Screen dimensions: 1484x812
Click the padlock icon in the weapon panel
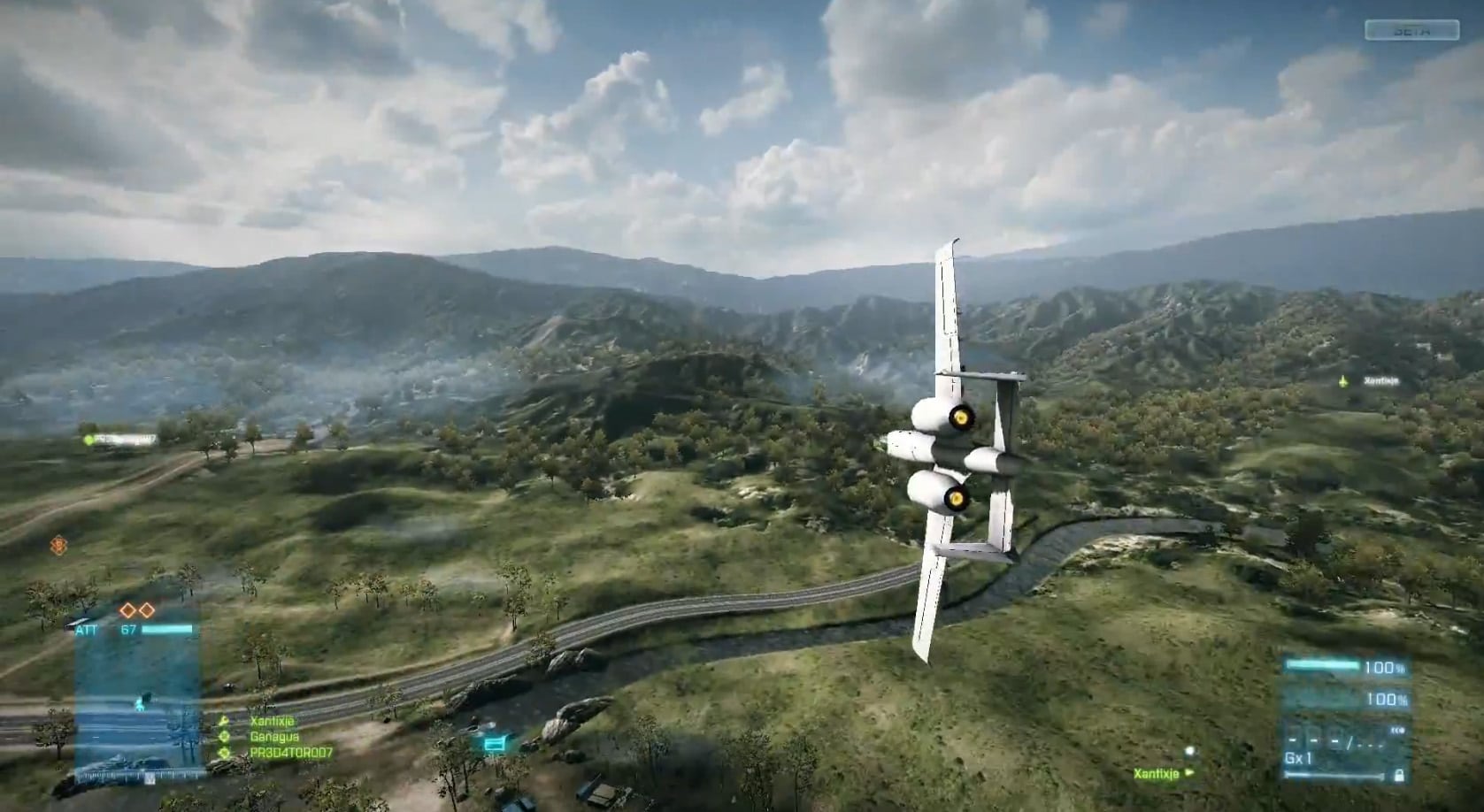pyautogui.click(x=1398, y=776)
